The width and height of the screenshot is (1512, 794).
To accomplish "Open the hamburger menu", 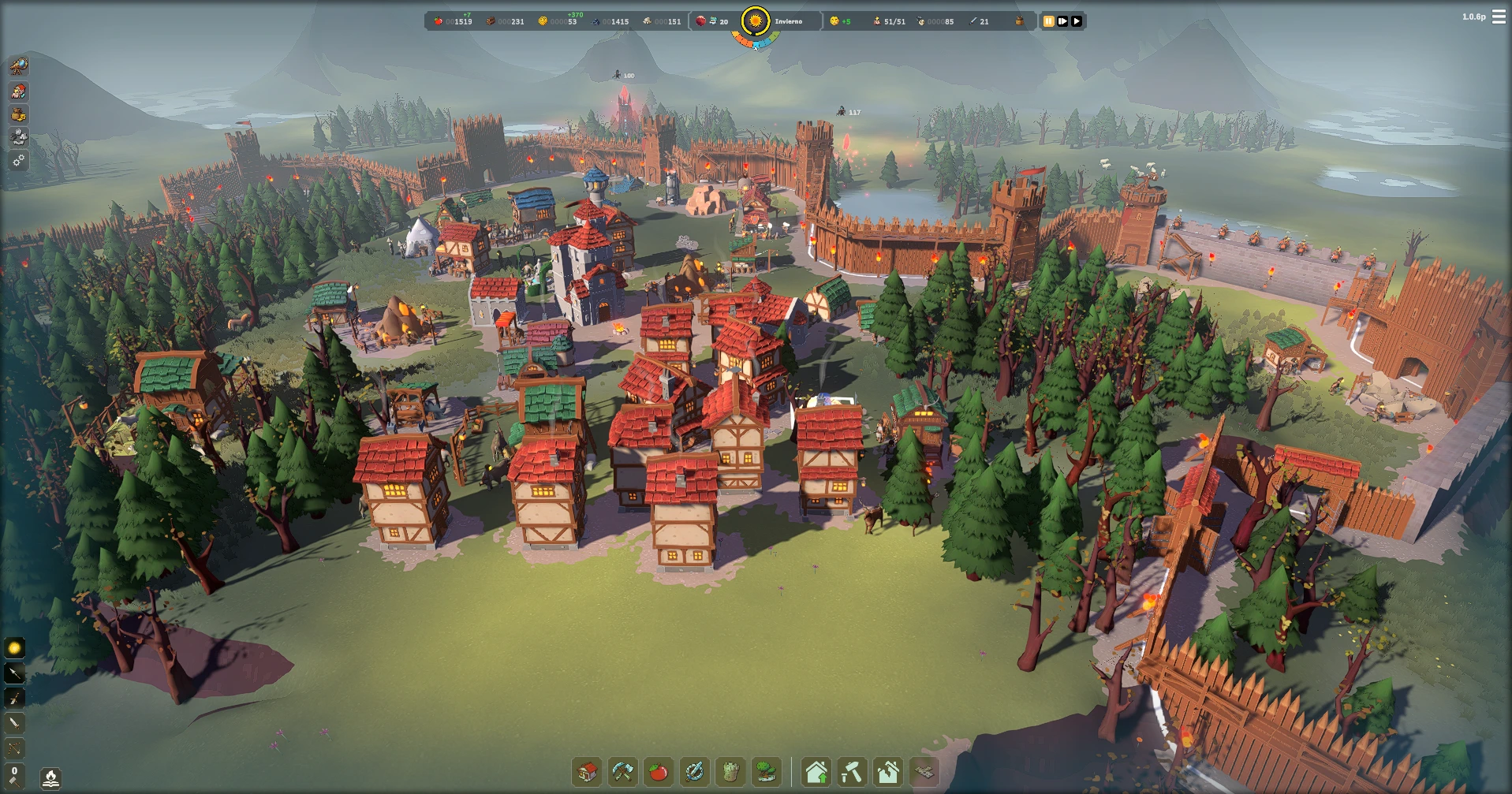I will point(1499,17).
